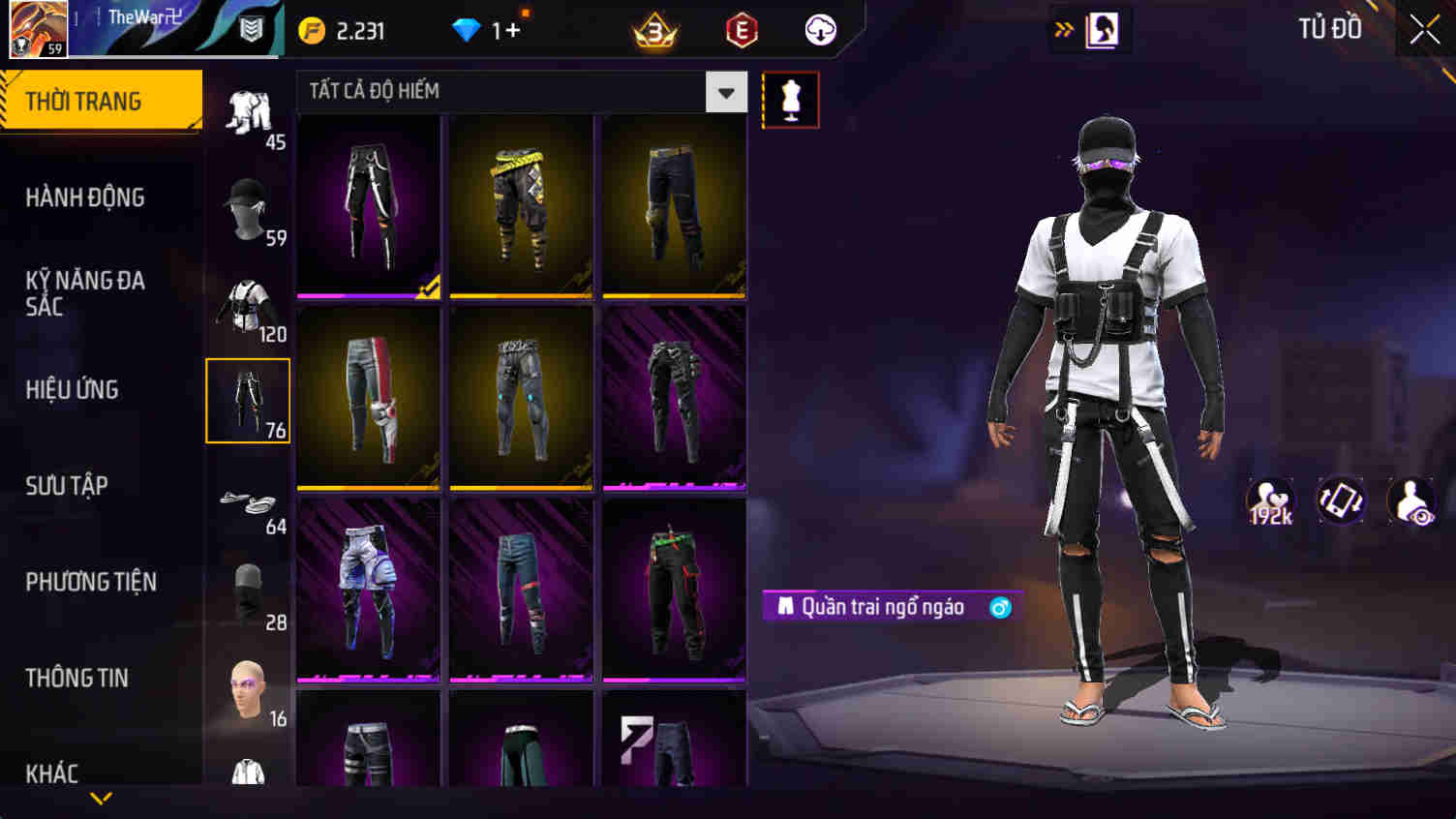Screen dimensions: 1456x819
Task: Select the footwear accessories category with 64 items
Action: 248,501
